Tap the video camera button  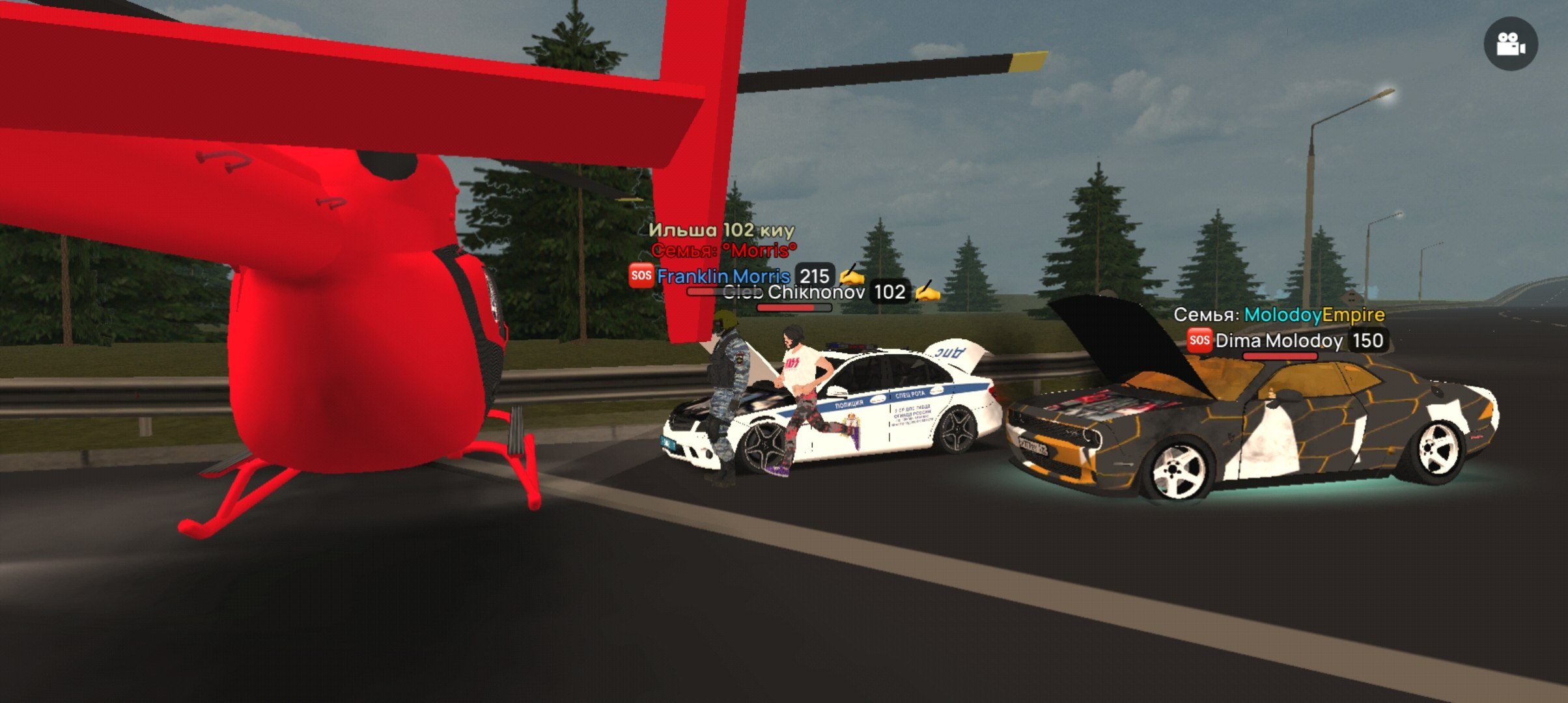tap(1511, 44)
